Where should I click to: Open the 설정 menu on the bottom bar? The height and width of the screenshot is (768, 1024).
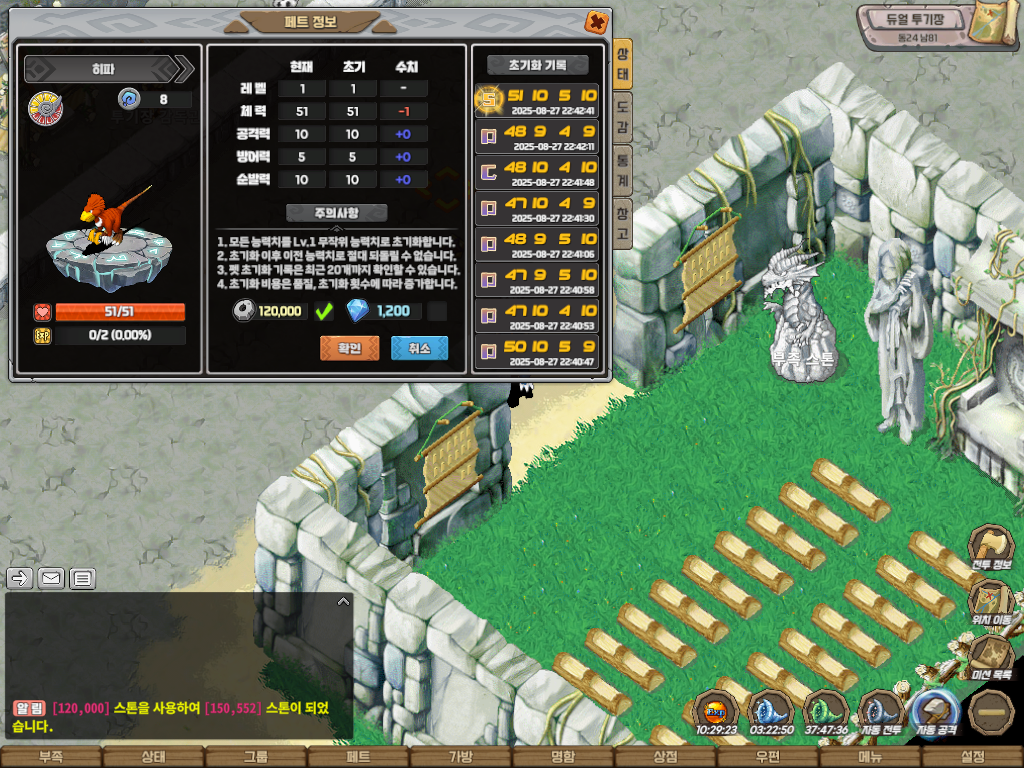[x=972, y=757]
